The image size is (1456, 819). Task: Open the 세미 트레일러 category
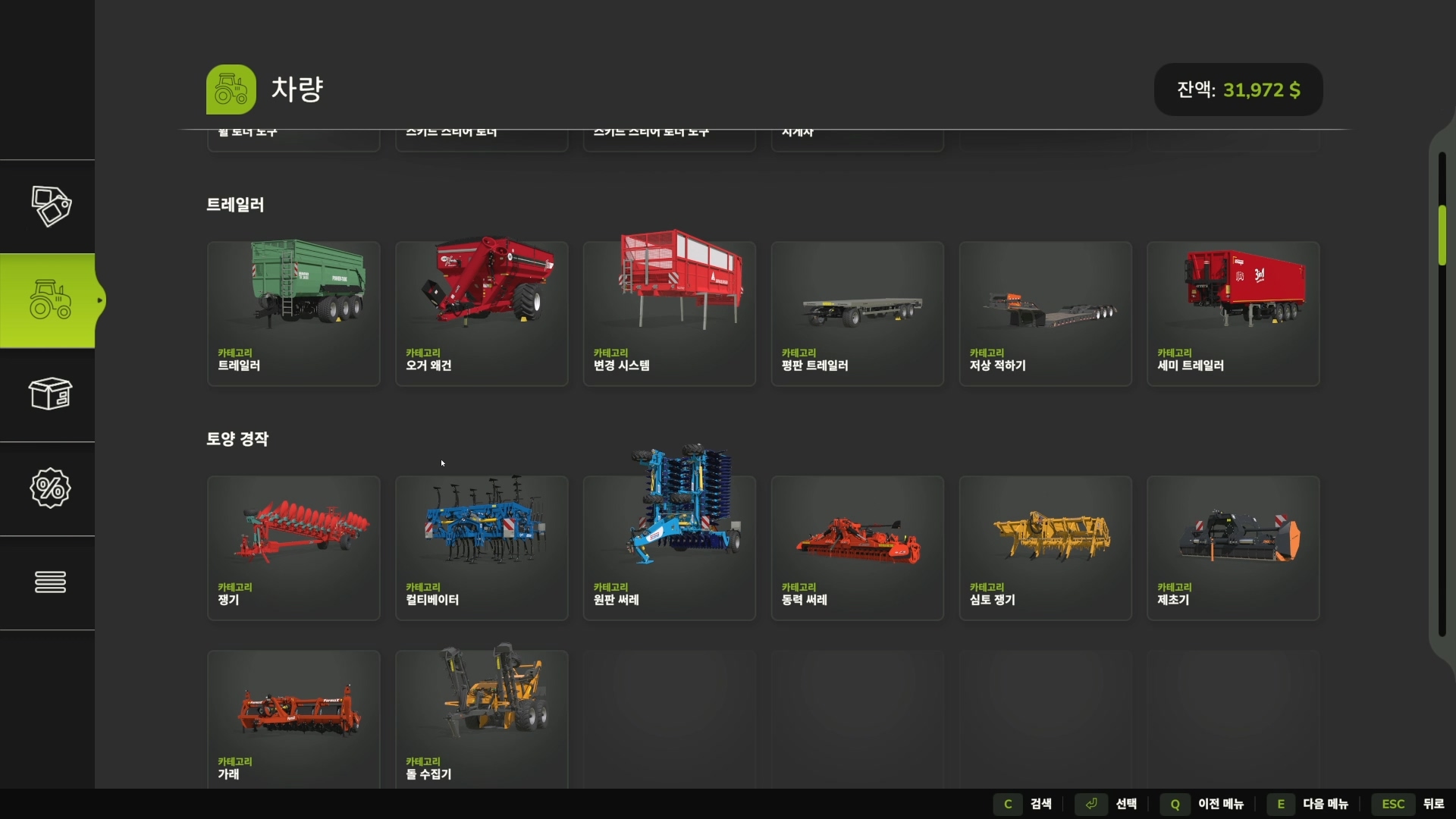[x=1233, y=313]
